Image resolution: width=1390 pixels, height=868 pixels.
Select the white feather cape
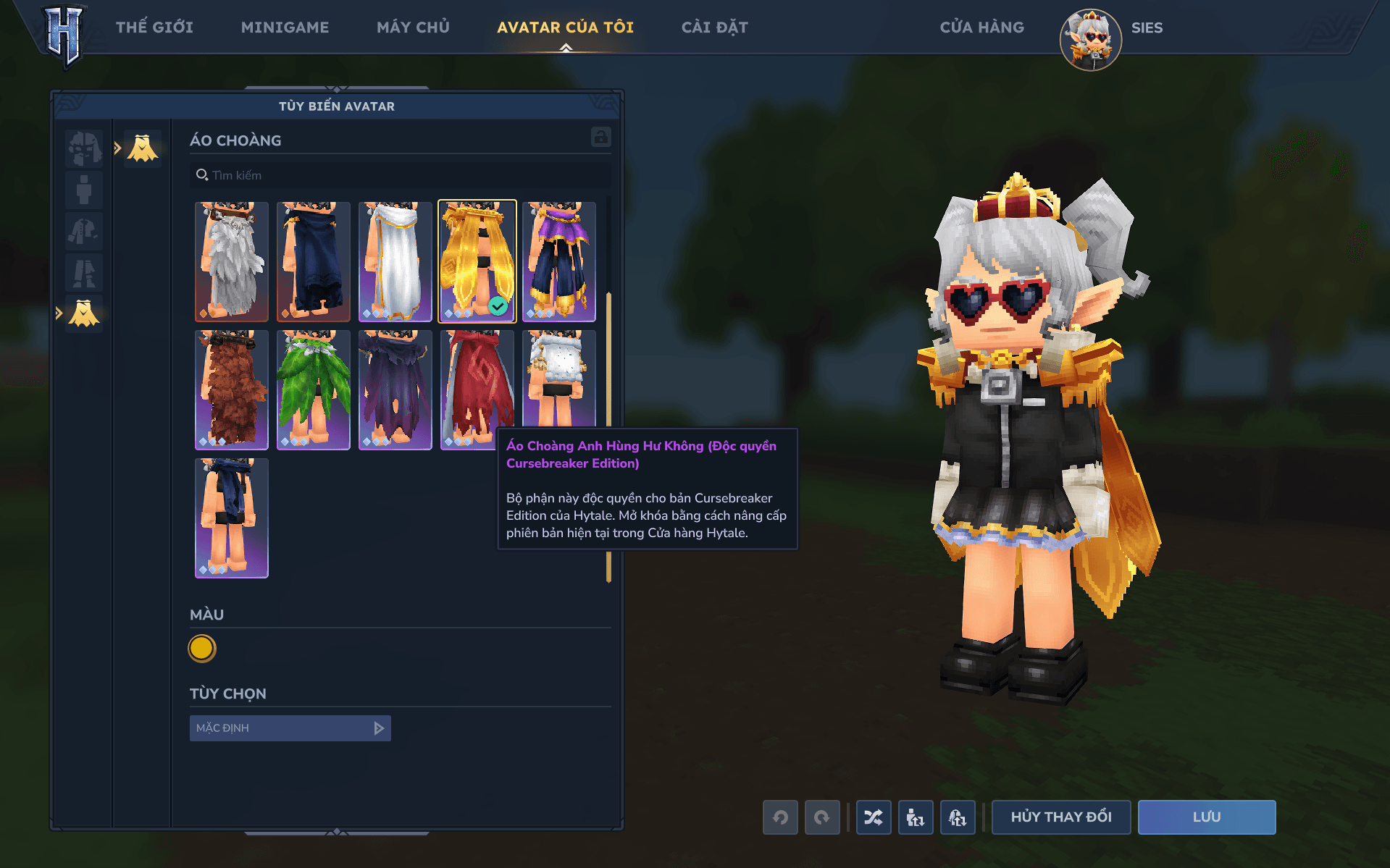tap(232, 261)
